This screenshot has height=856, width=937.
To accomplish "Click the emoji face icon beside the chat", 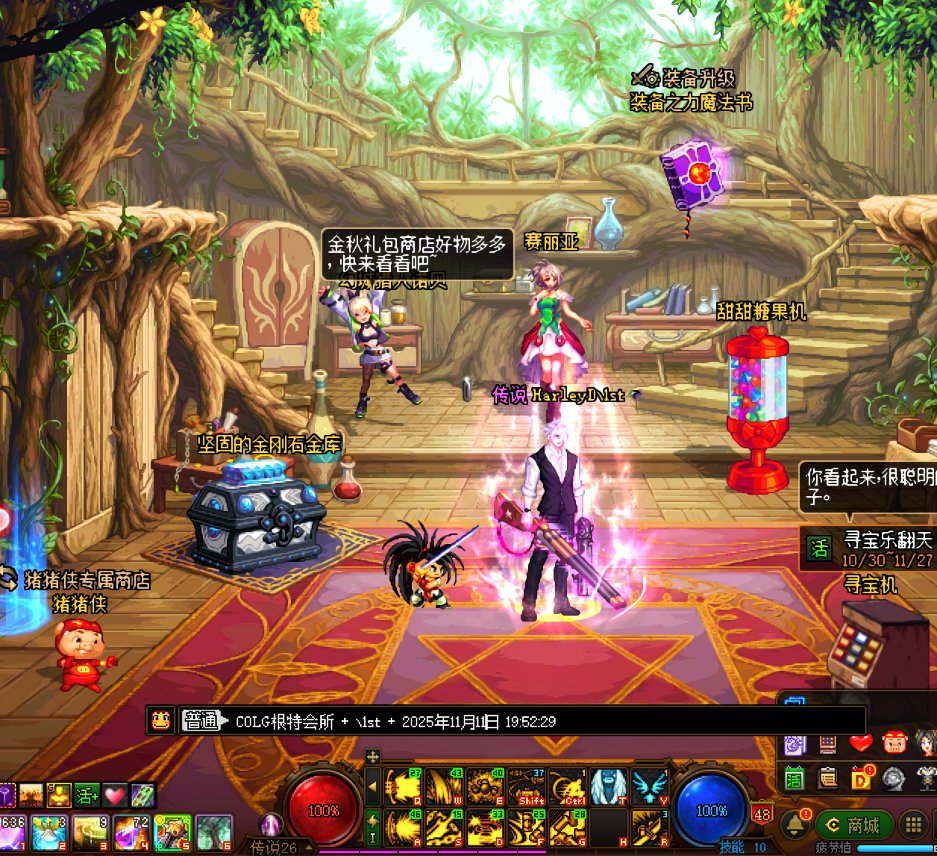I will tap(160, 720).
